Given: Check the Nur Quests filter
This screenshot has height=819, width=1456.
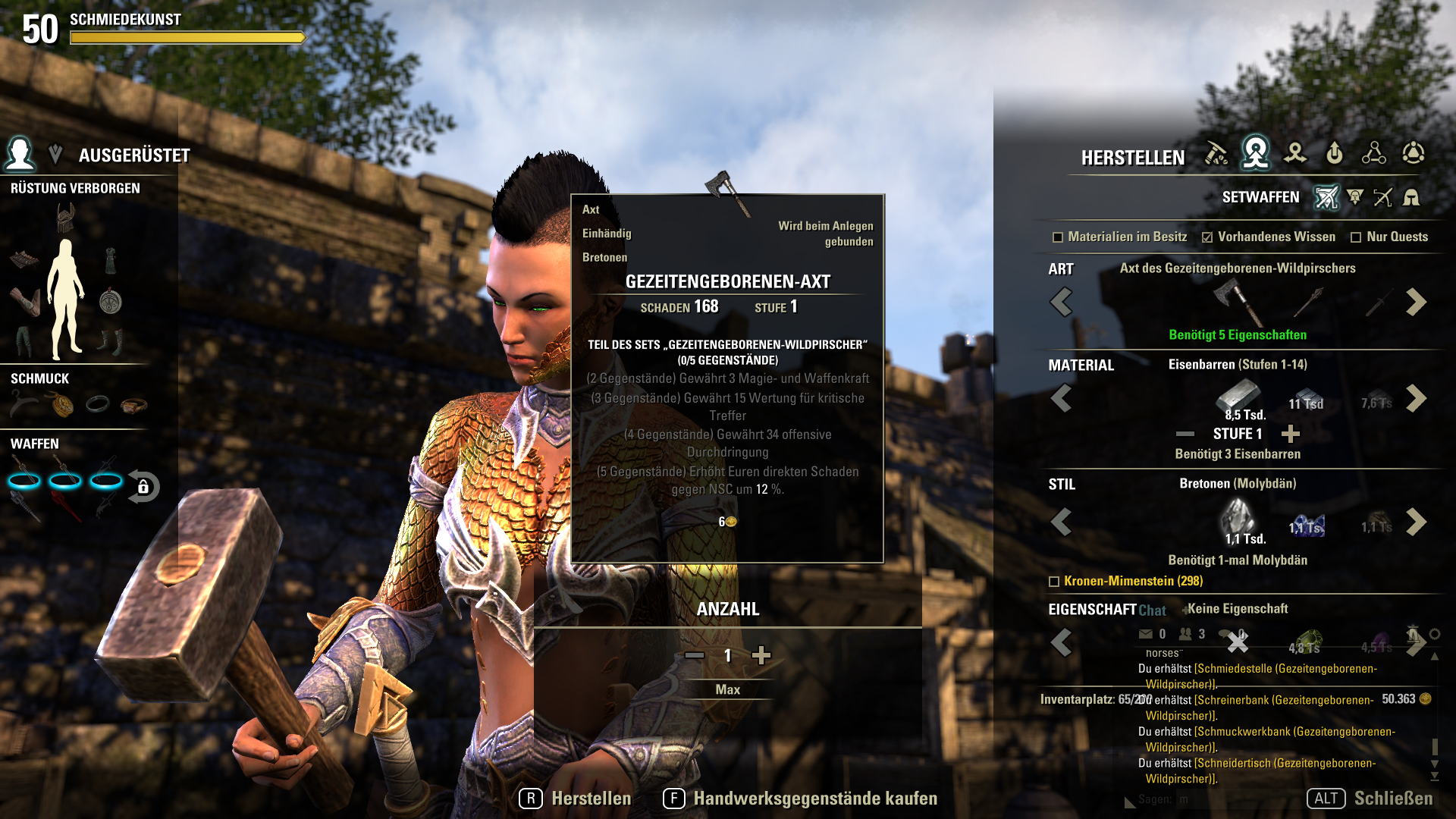Looking at the screenshot, I should [x=1356, y=237].
